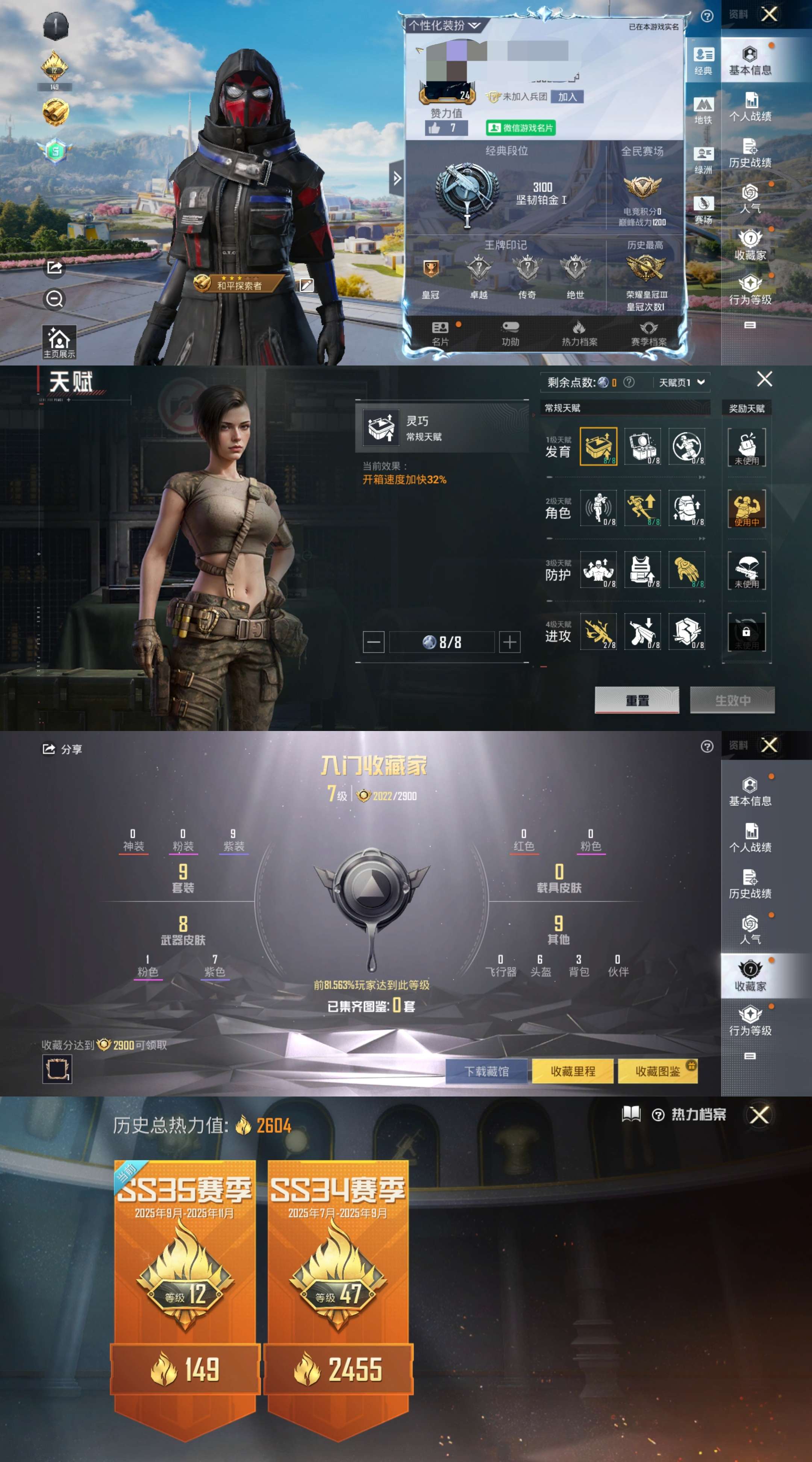The height and width of the screenshot is (1462, 812).
Task: Choose the 绿洲 mode tab
Action: (x=703, y=160)
